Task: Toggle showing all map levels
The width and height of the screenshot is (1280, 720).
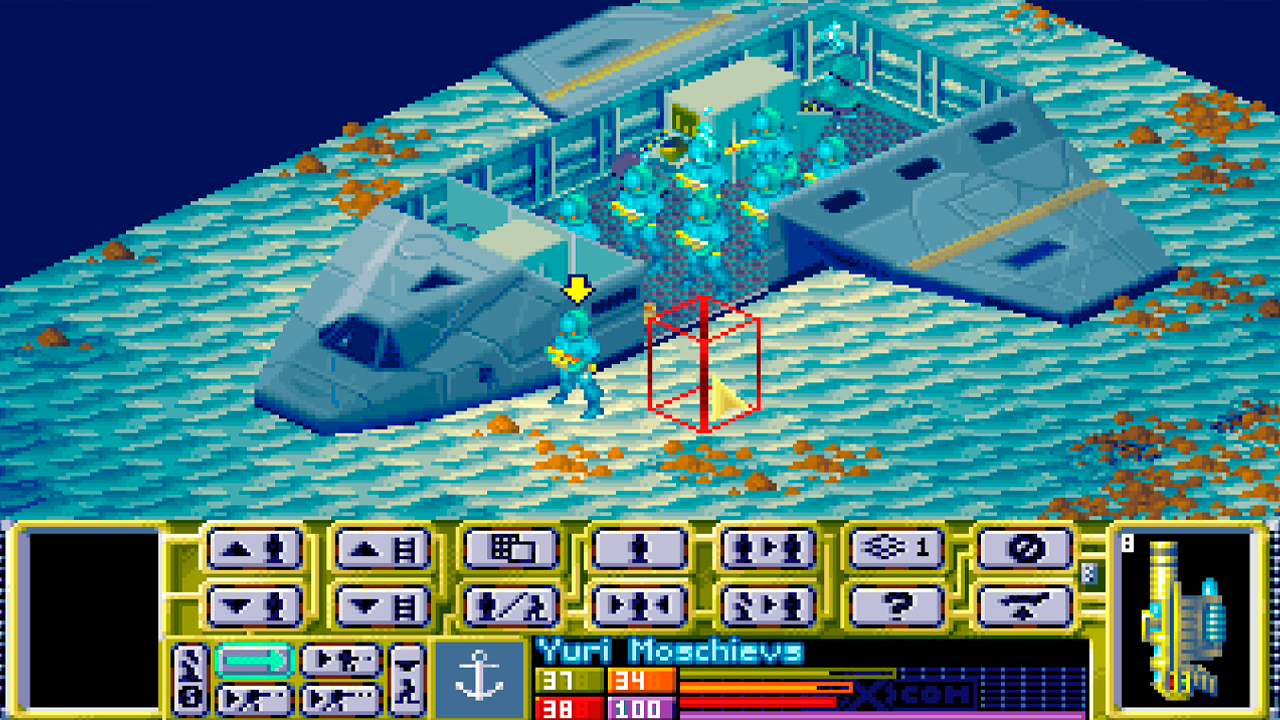Action: pos(893,549)
